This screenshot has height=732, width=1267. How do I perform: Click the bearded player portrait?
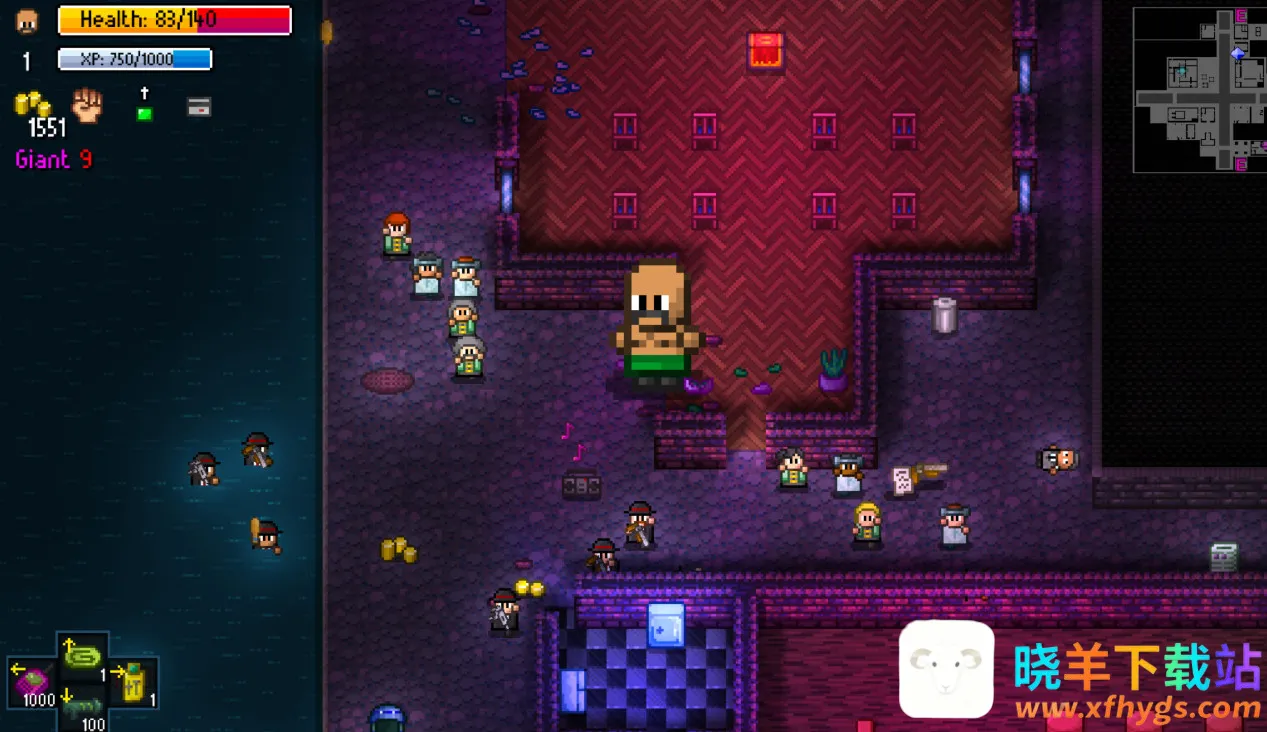(x=27, y=21)
